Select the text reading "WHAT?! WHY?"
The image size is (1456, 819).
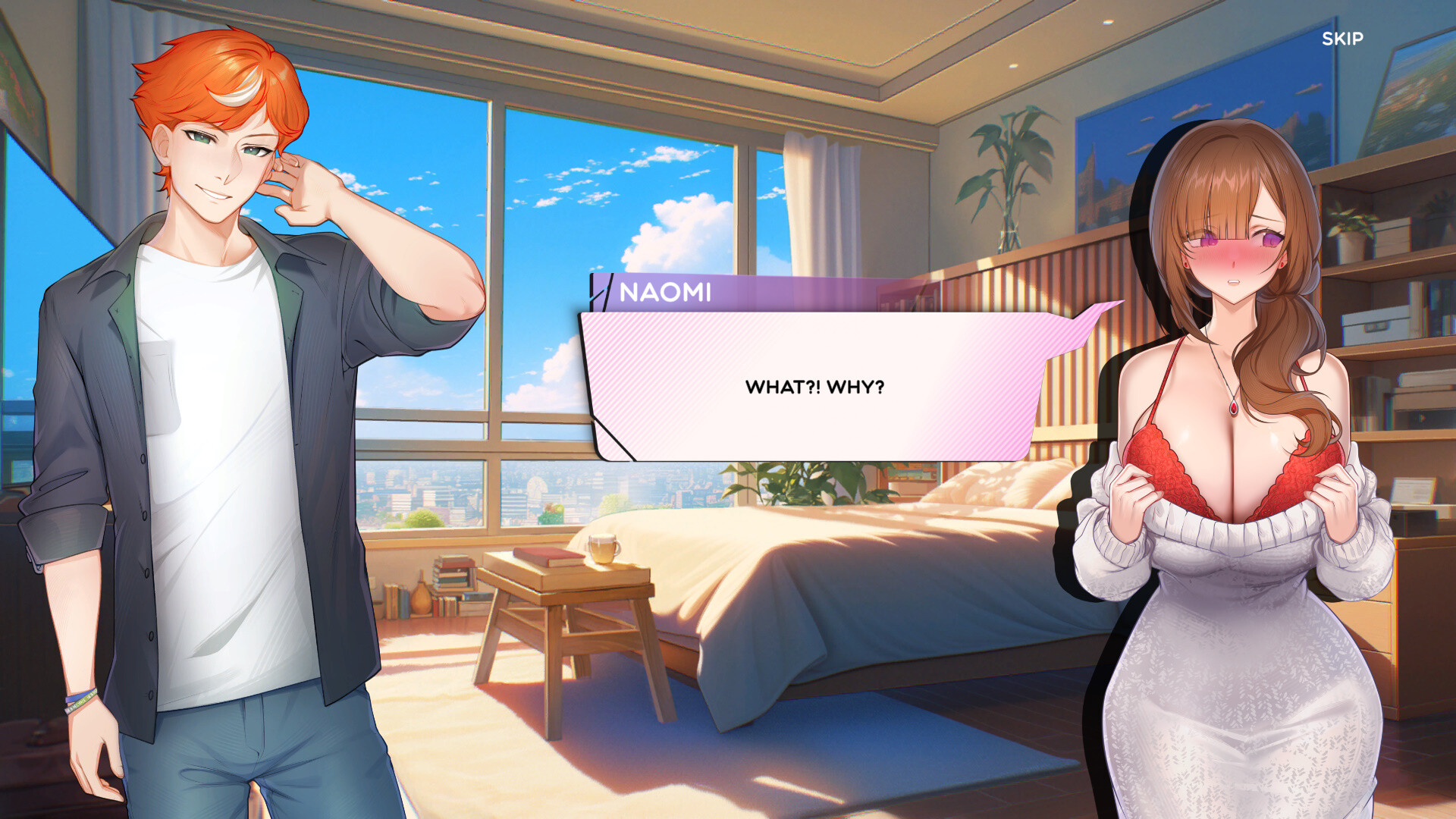click(814, 386)
